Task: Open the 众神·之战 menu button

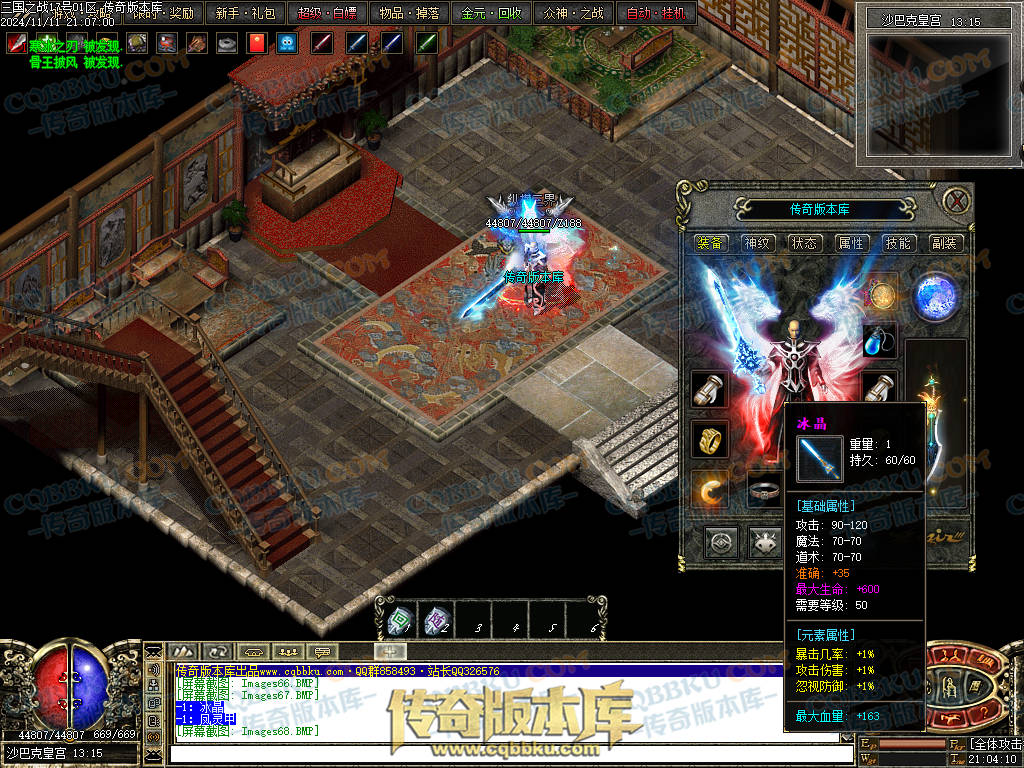Action: [573, 14]
